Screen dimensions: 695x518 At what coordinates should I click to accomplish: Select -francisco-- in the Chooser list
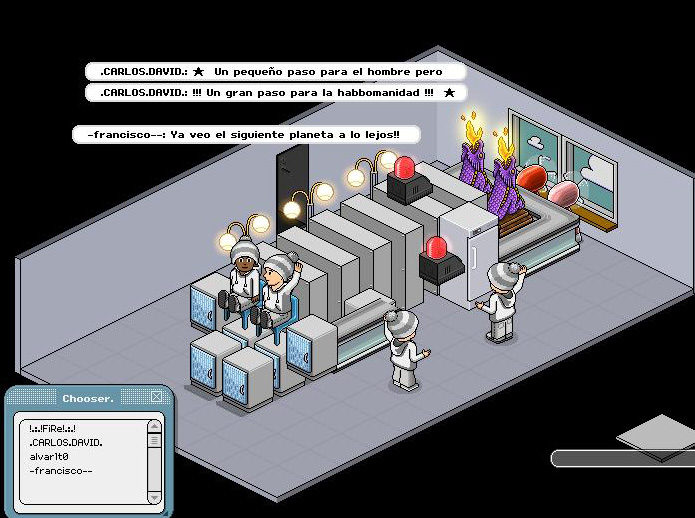[61, 471]
